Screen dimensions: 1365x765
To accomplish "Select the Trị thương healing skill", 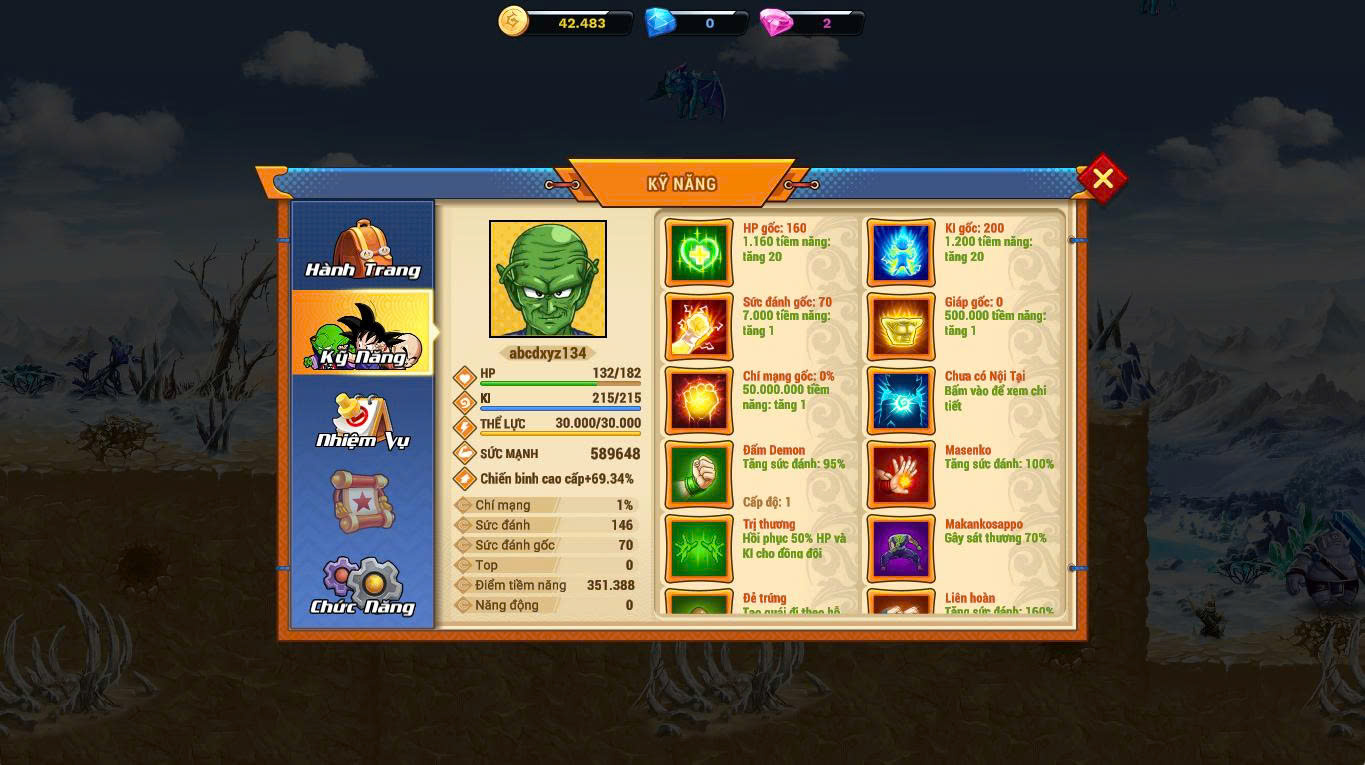I will 699,548.
